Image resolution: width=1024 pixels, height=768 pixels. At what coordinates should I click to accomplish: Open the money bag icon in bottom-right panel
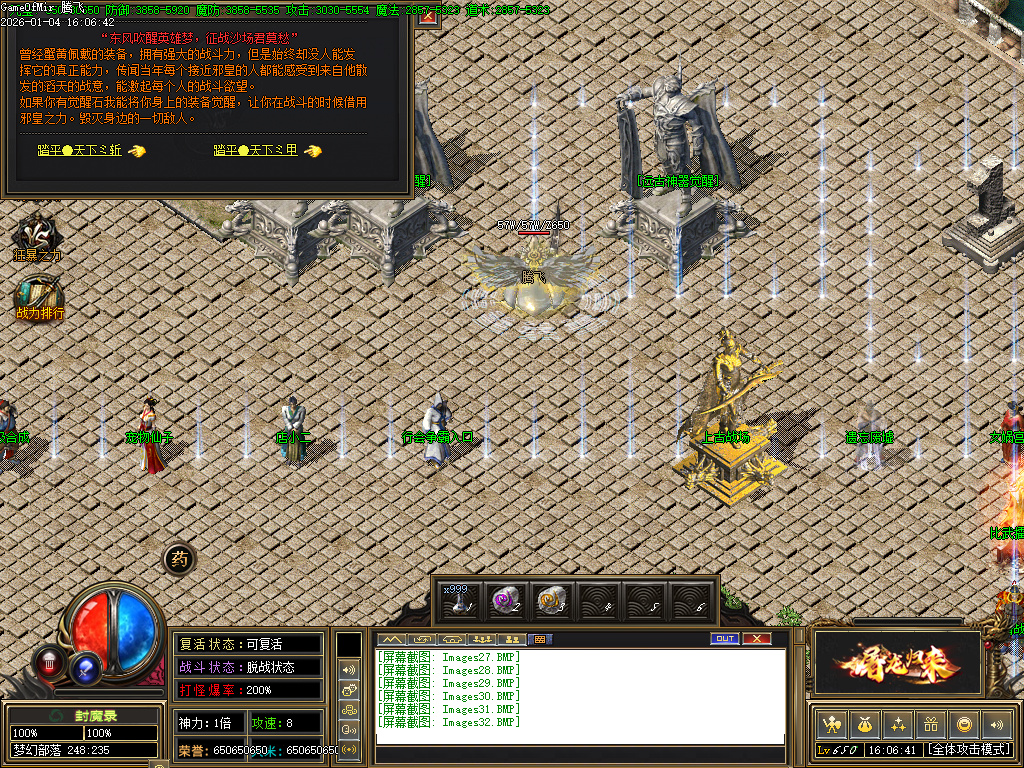tap(864, 723)
